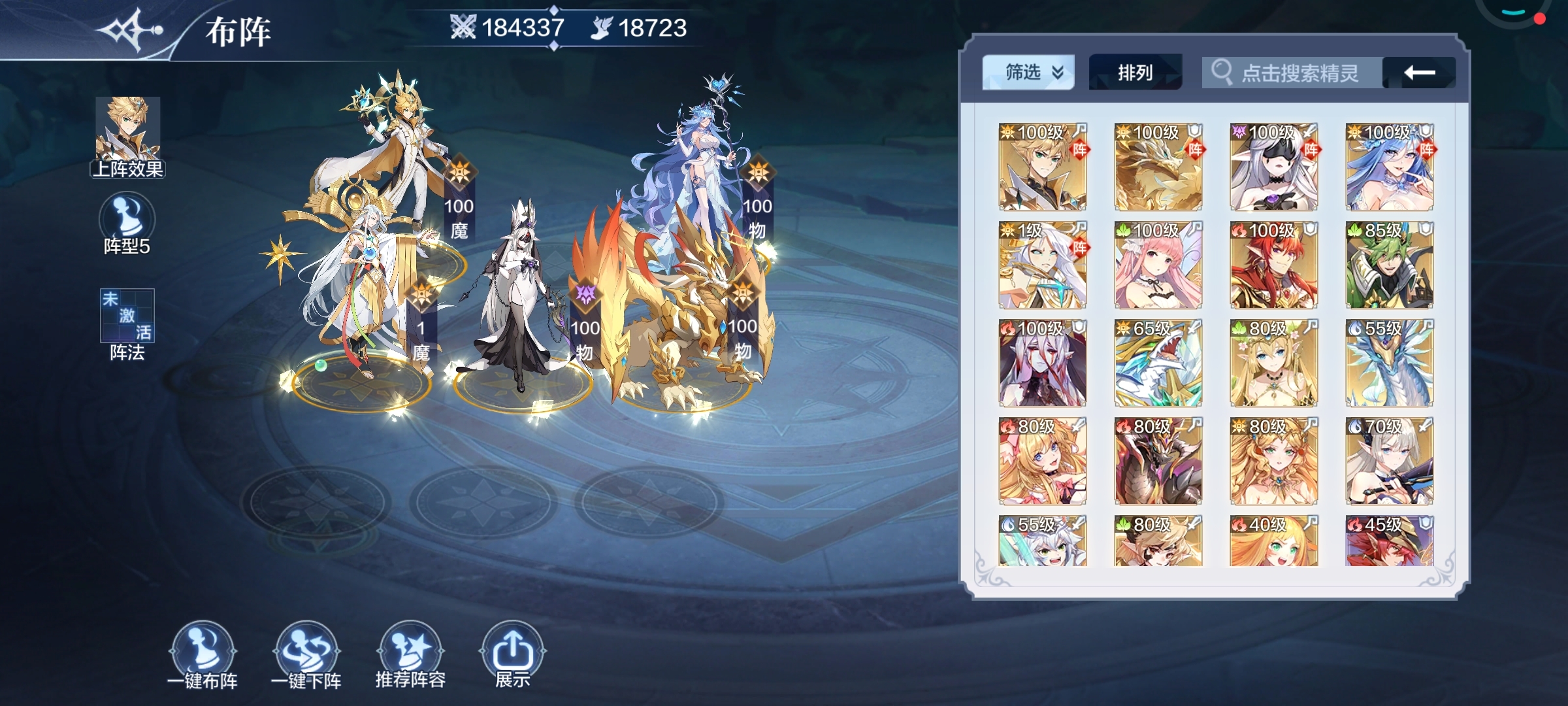Select the level 100 golden dragon card
Viewport: 1568px width, 706px height.
coord(1158,167)
